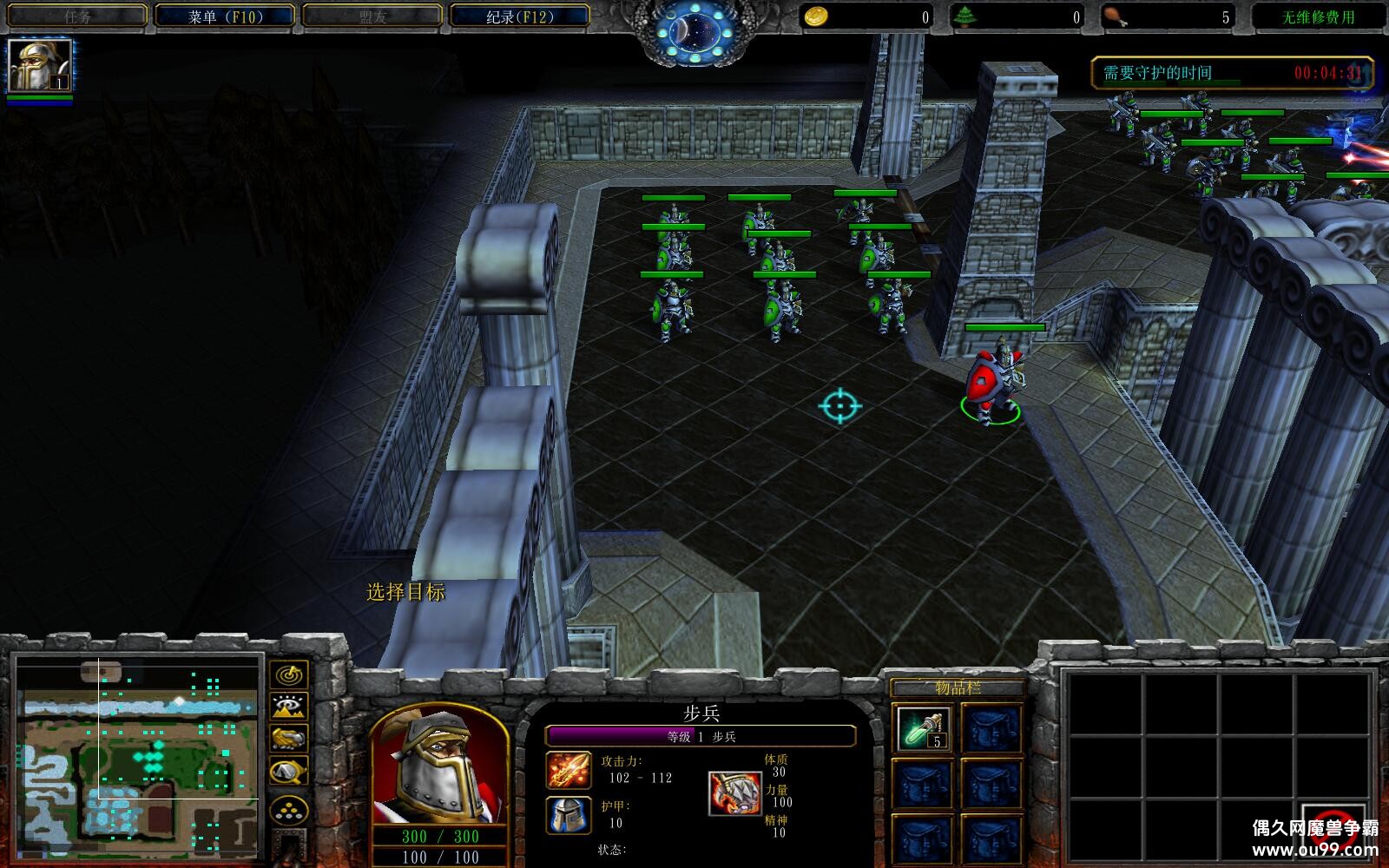Click the 无维修费用 upkeep indicator
The width and height of the screenshot is (1389, 868).
click(x=1318, y=16)
